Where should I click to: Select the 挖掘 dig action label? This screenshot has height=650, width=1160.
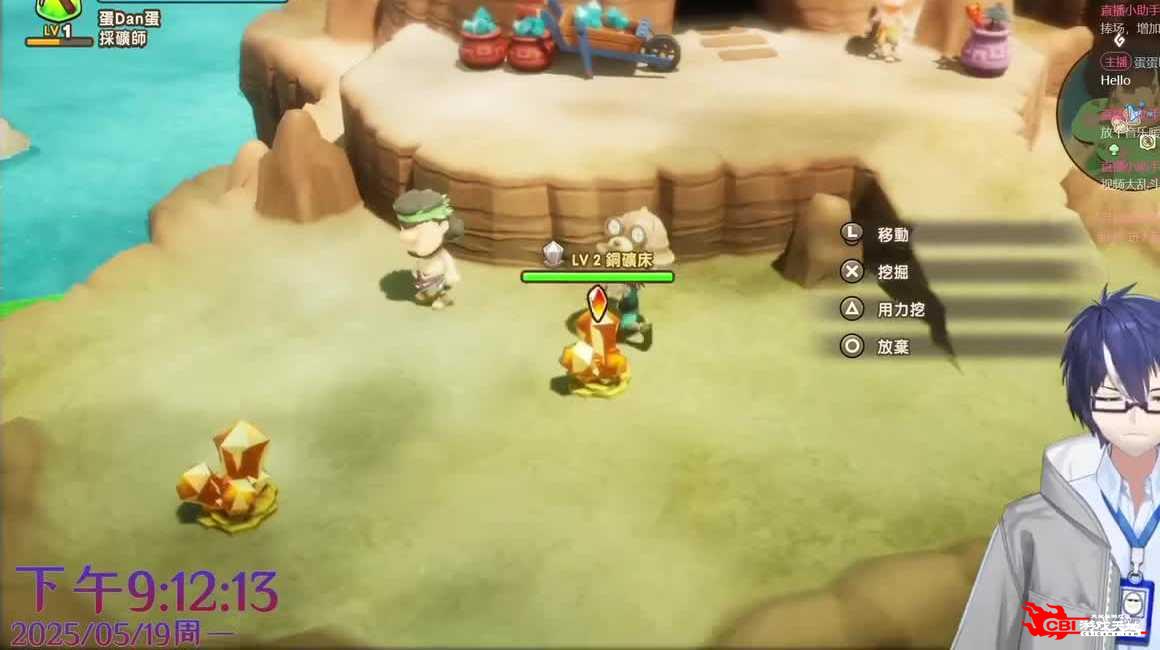pos(893,272)
